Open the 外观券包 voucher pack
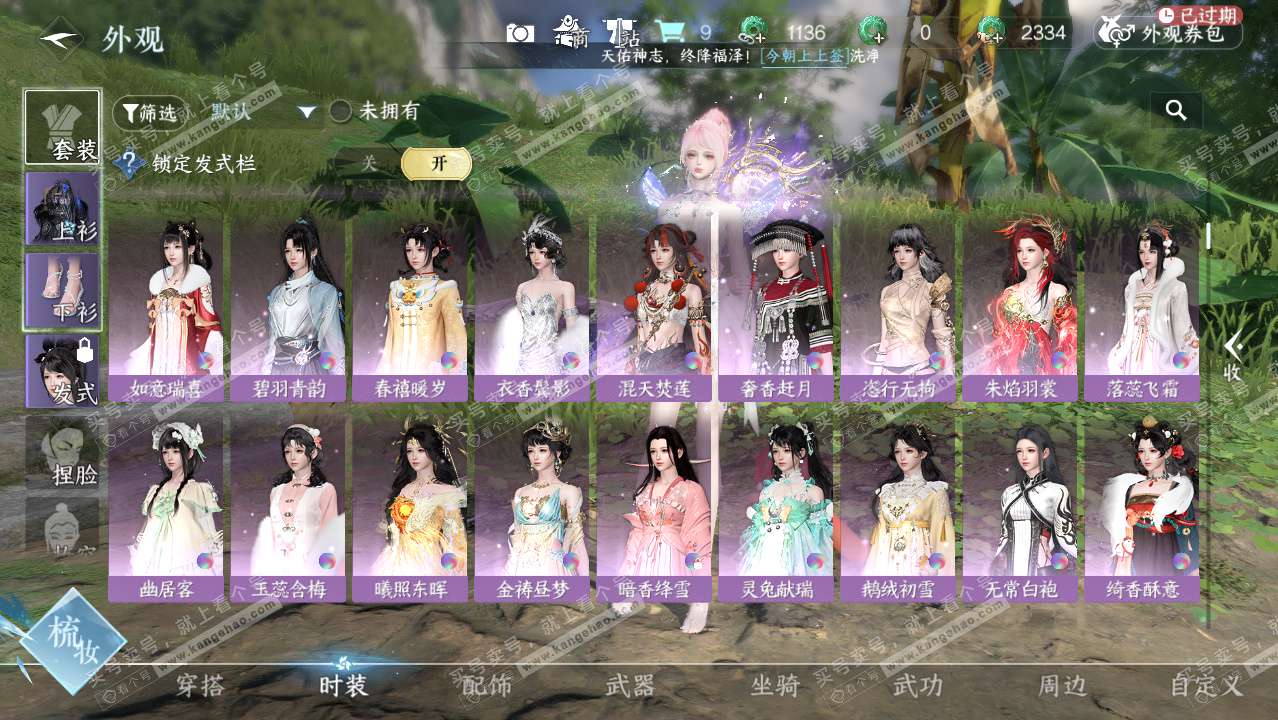The image size is (1278, 720). coord(1168,33)
